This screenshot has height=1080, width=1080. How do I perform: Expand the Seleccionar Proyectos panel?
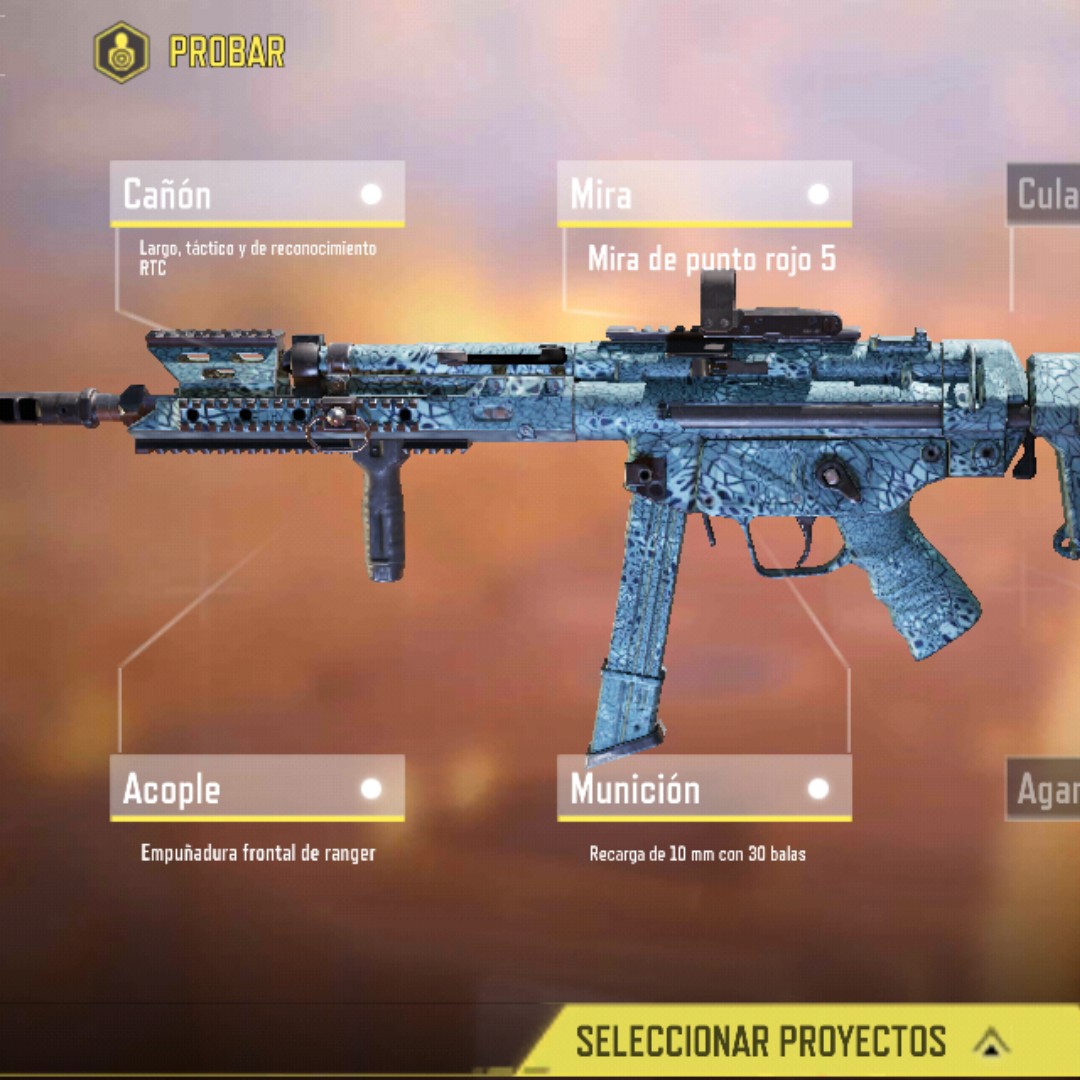[800, 1041]
